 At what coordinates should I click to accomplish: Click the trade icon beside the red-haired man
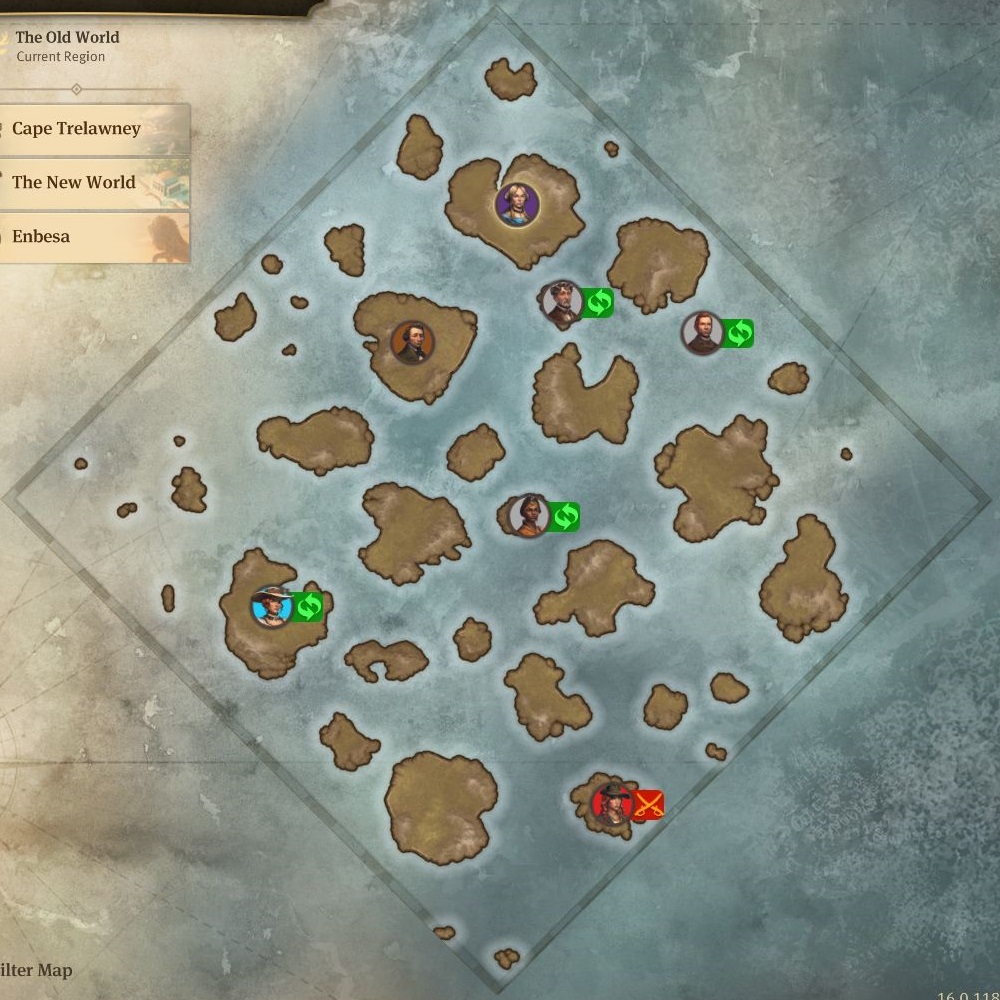click(738, 333)
